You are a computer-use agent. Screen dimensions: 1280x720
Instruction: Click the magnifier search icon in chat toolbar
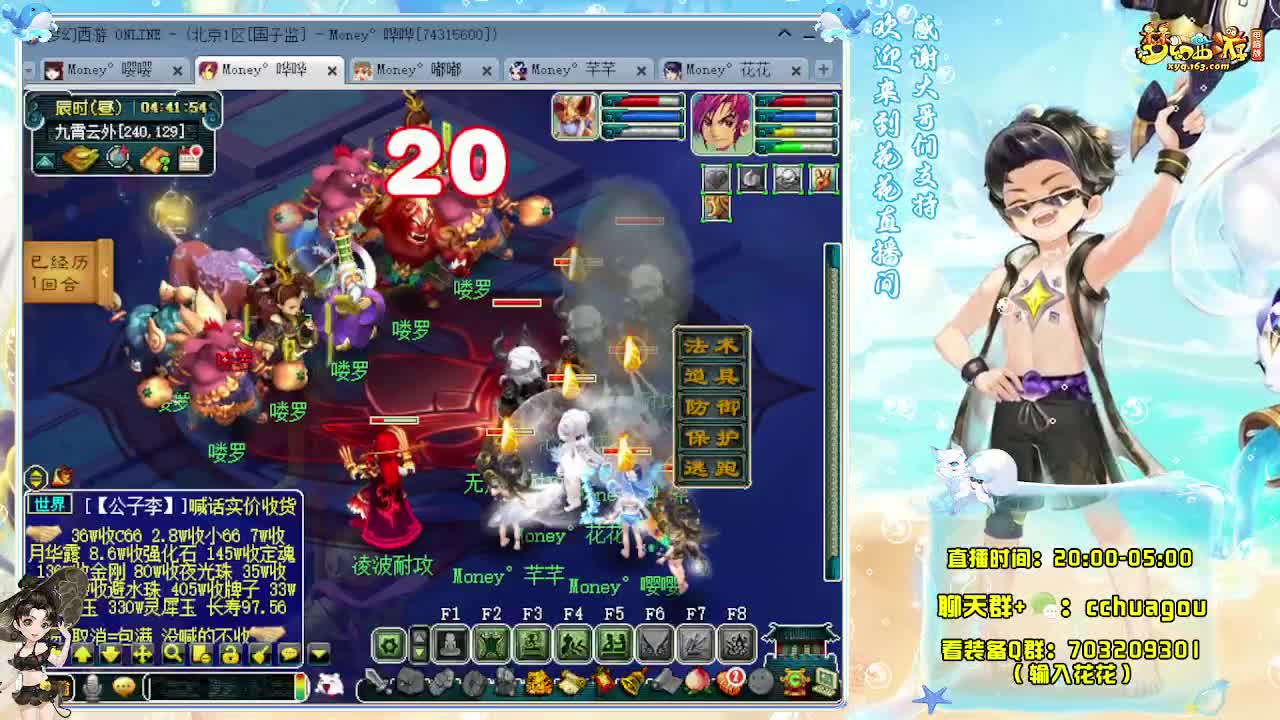(173, 654)
